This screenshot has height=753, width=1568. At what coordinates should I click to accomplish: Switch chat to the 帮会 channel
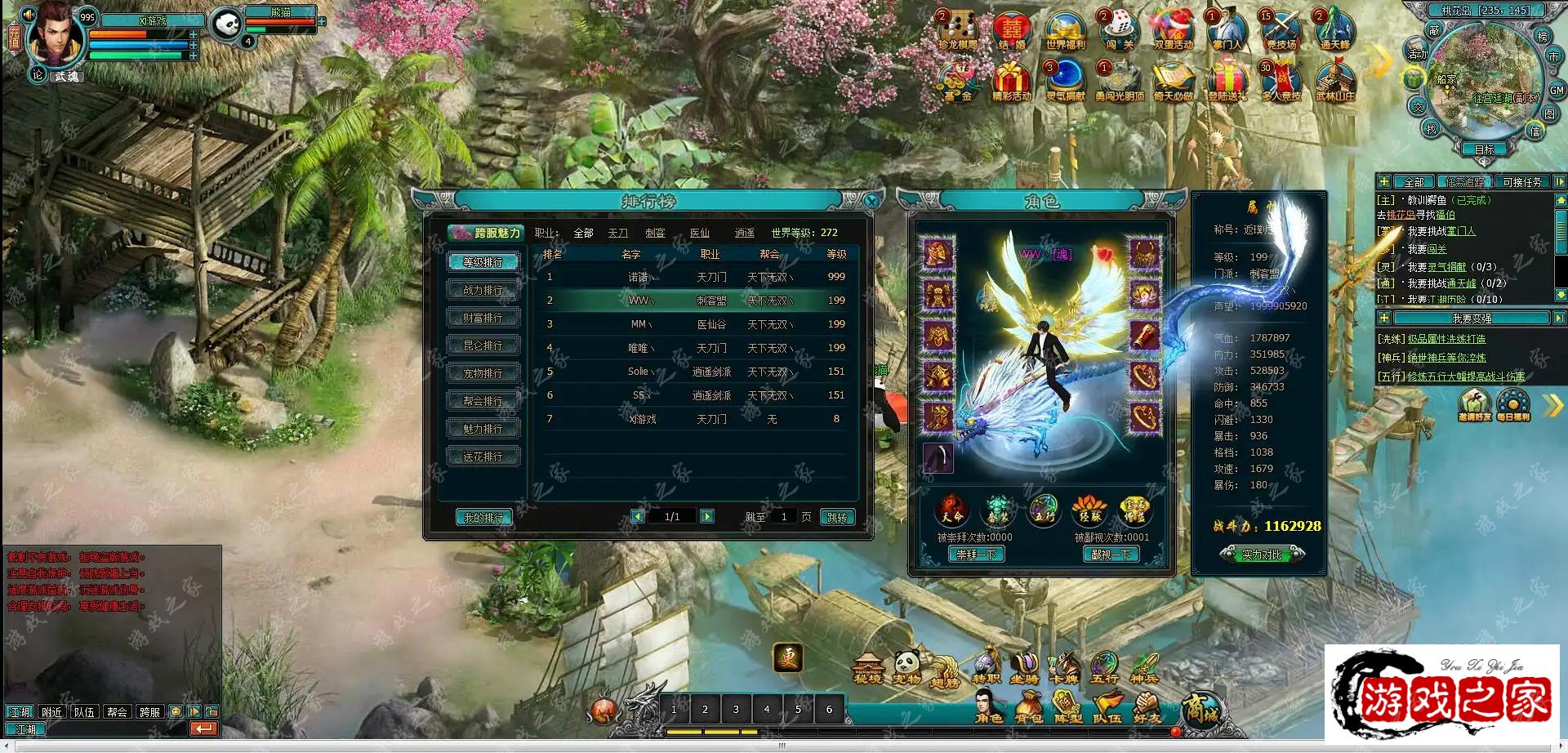tap(117, 712)
